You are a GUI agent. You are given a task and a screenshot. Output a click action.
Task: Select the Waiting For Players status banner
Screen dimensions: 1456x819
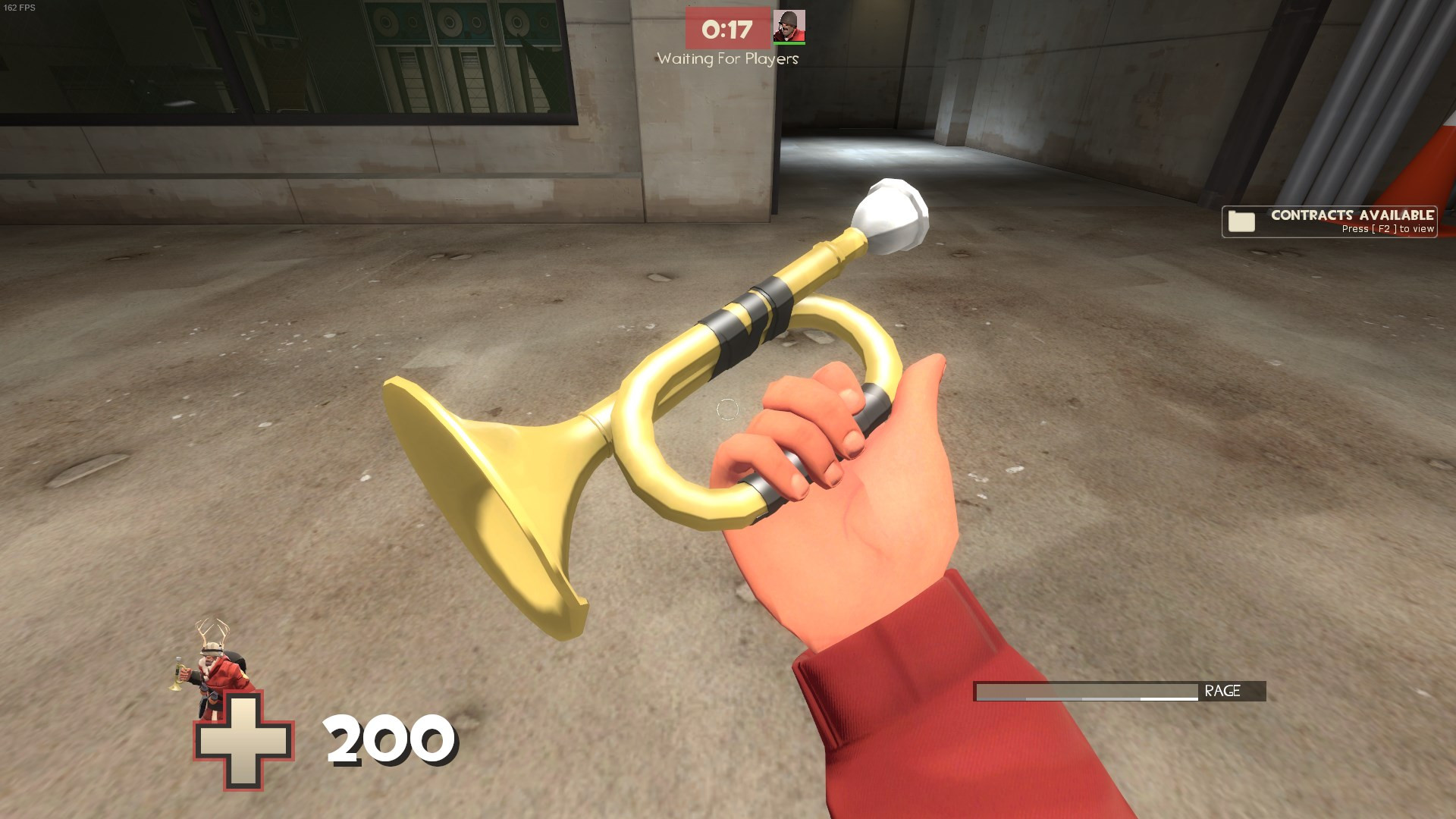point(726,57)
